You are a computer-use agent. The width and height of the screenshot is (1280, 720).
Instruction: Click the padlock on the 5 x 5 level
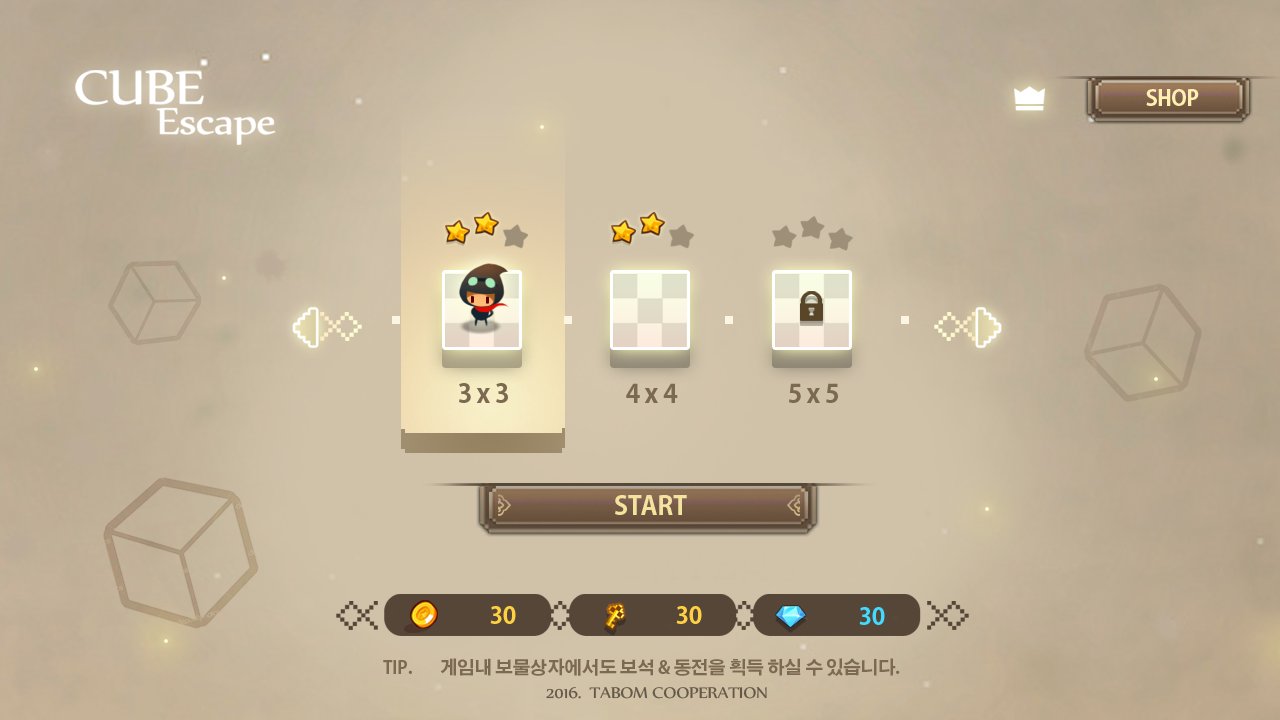pos(812,307)
